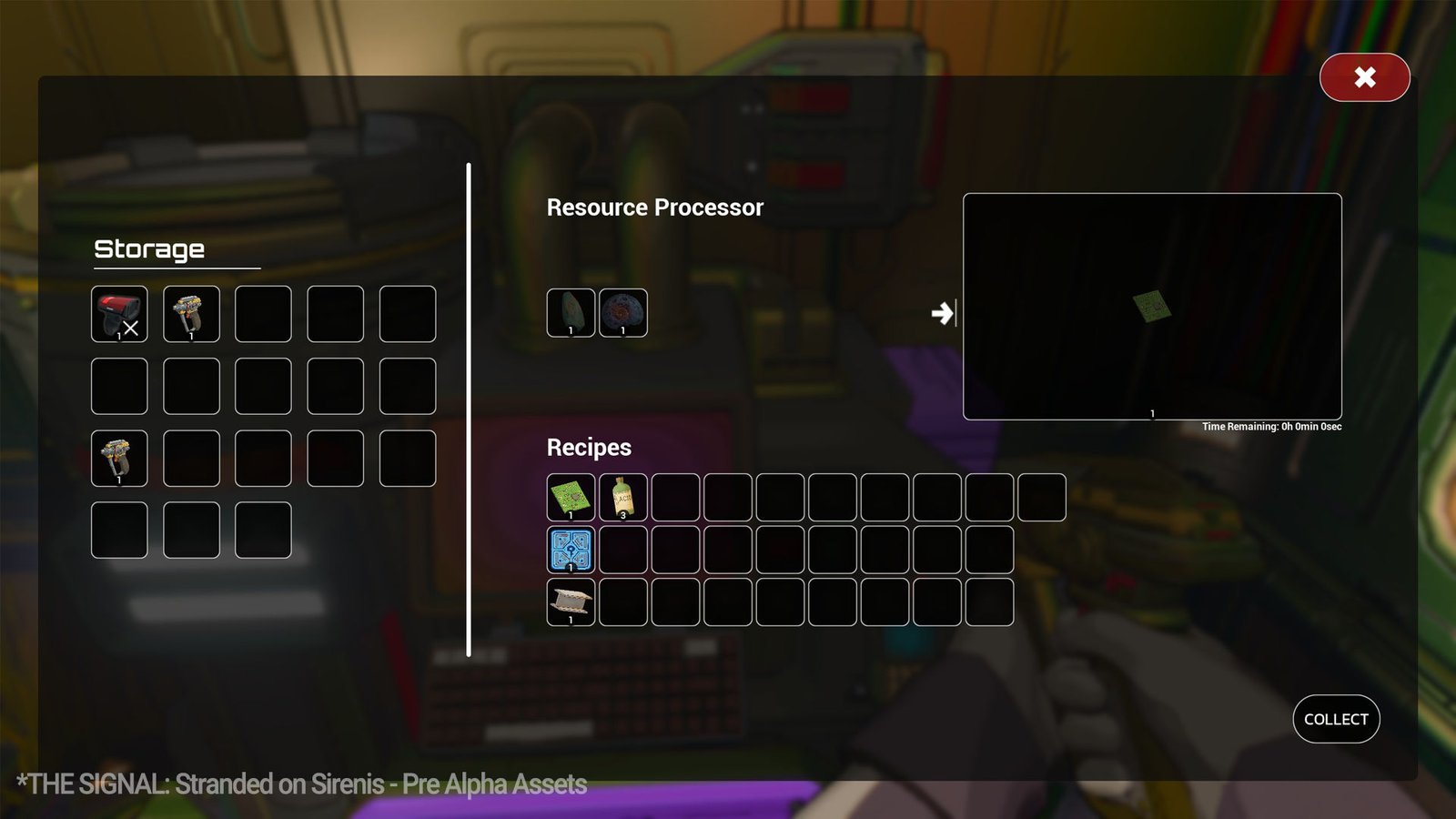
Task: Choose the metal beam recipe
Action: tap(571, 602)
